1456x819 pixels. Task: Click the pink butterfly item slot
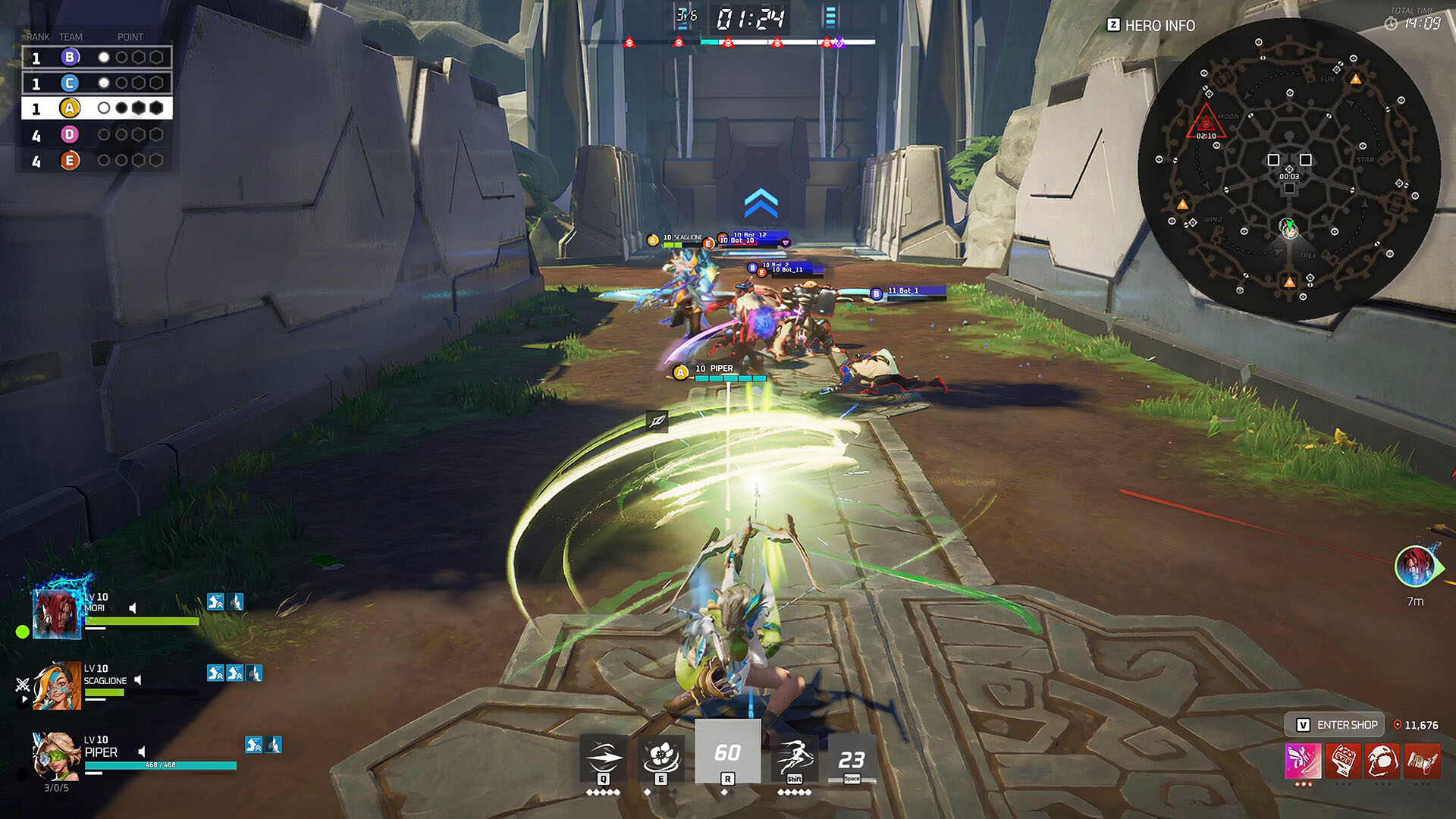tap(1303, 761)
